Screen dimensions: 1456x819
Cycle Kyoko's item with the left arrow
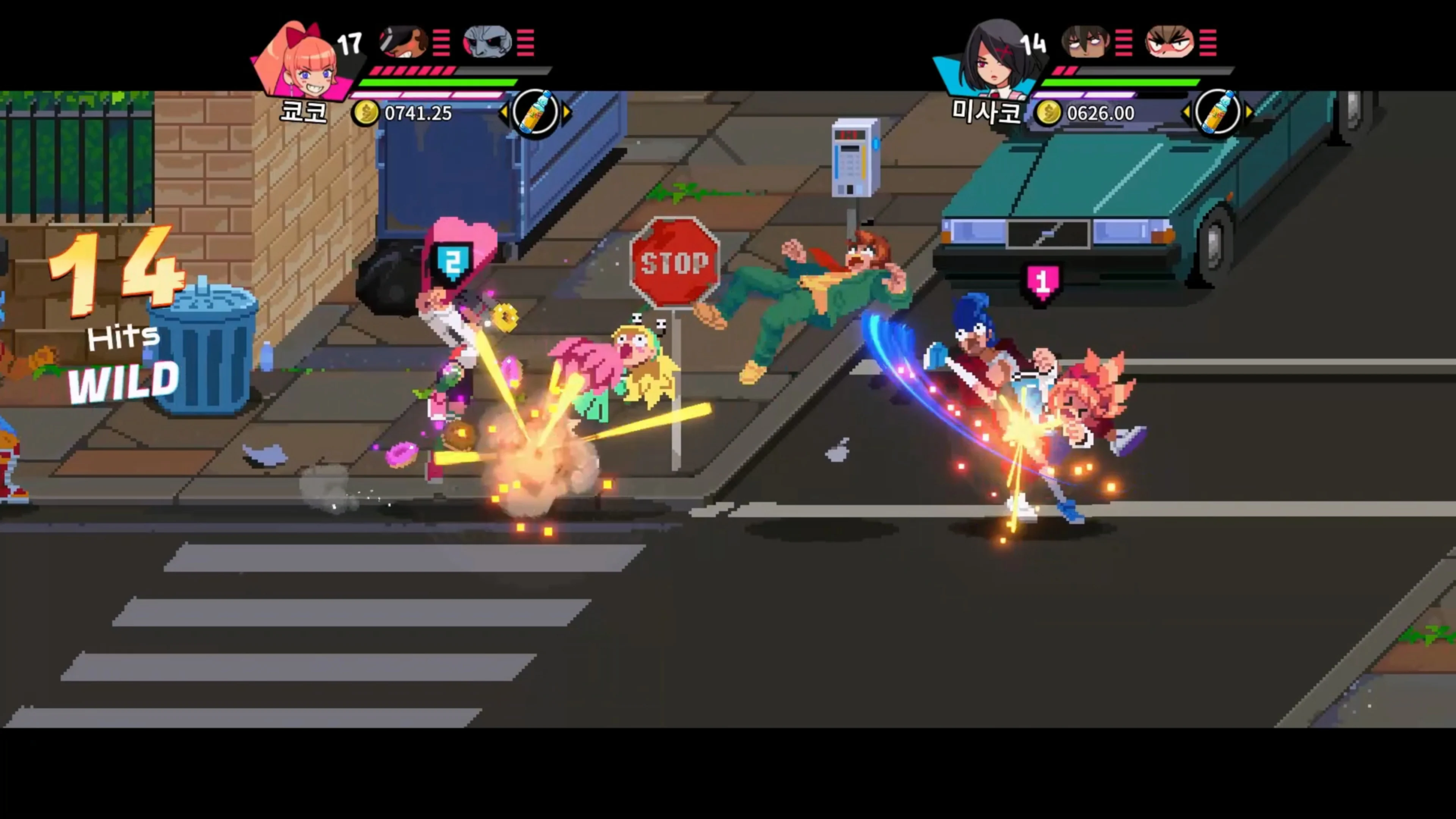point(505,112)
